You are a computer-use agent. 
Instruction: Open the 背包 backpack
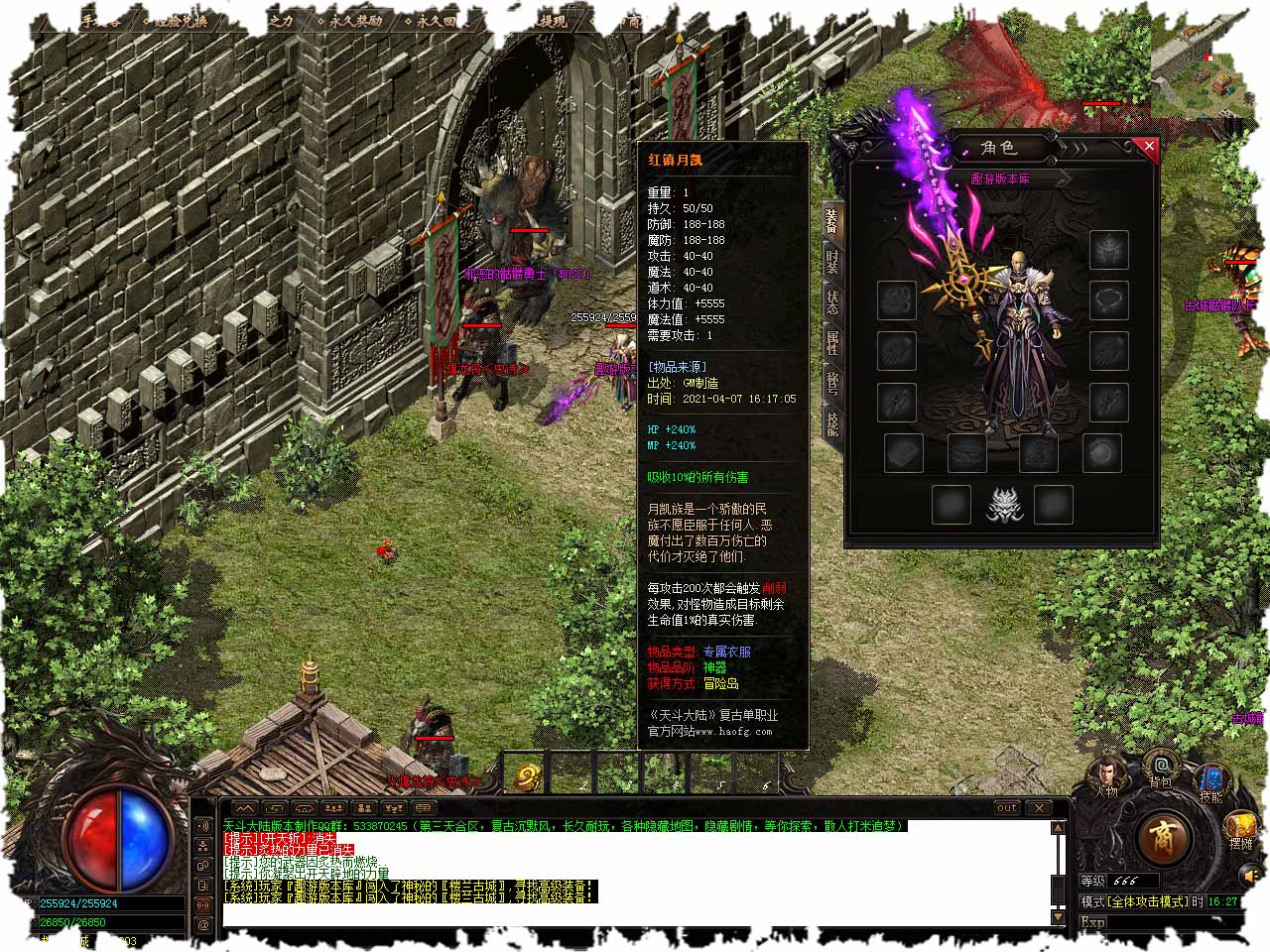[x=1160, y=769]
